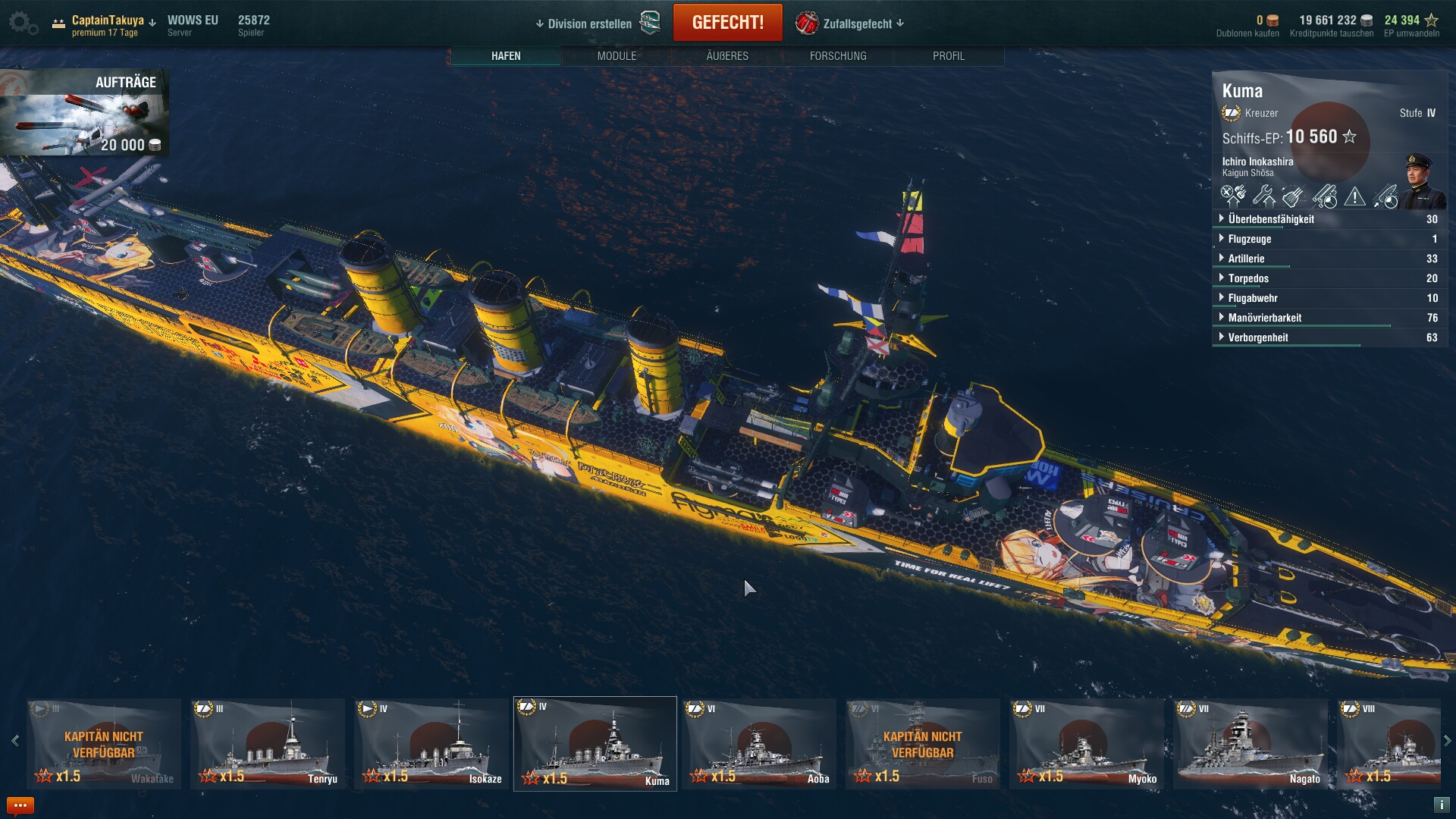Go to the FORSCHUNG tab
Image resolution: width=1456 pixels, height=819 pixels.
click(x=838, y=56)
